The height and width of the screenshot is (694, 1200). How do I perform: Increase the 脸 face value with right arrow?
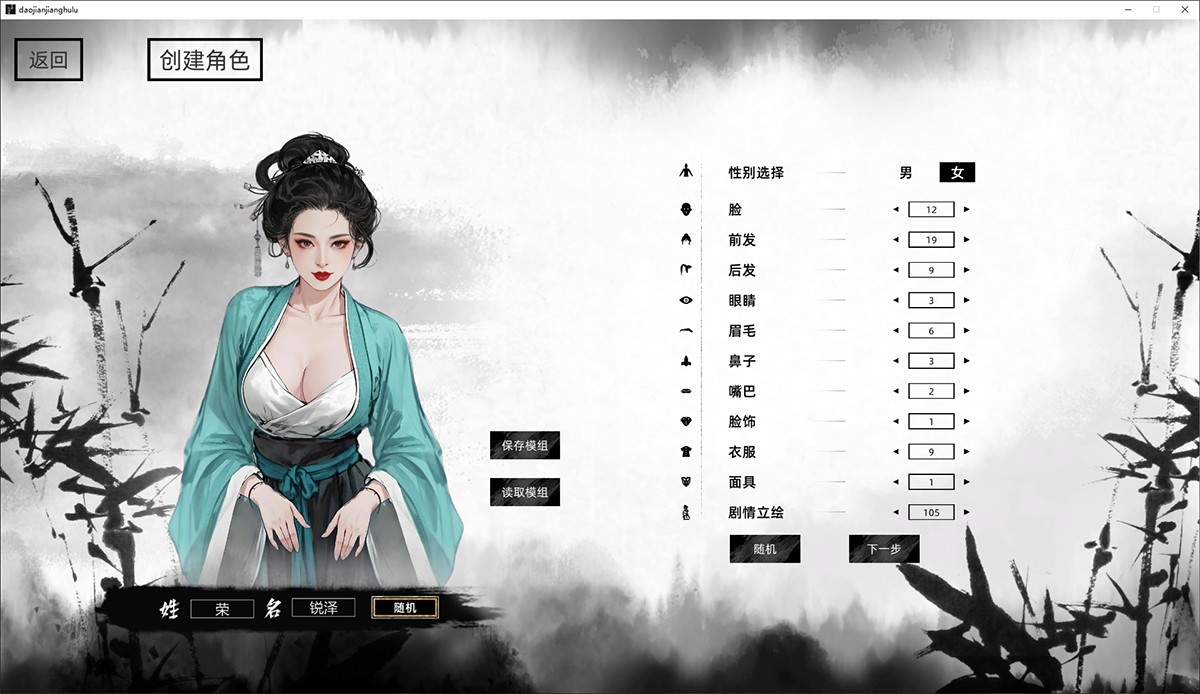pos(966,210)
